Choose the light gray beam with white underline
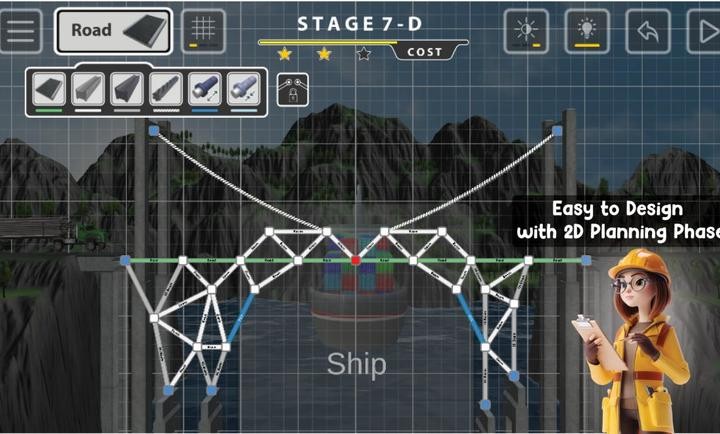 (x=87, y=88)
